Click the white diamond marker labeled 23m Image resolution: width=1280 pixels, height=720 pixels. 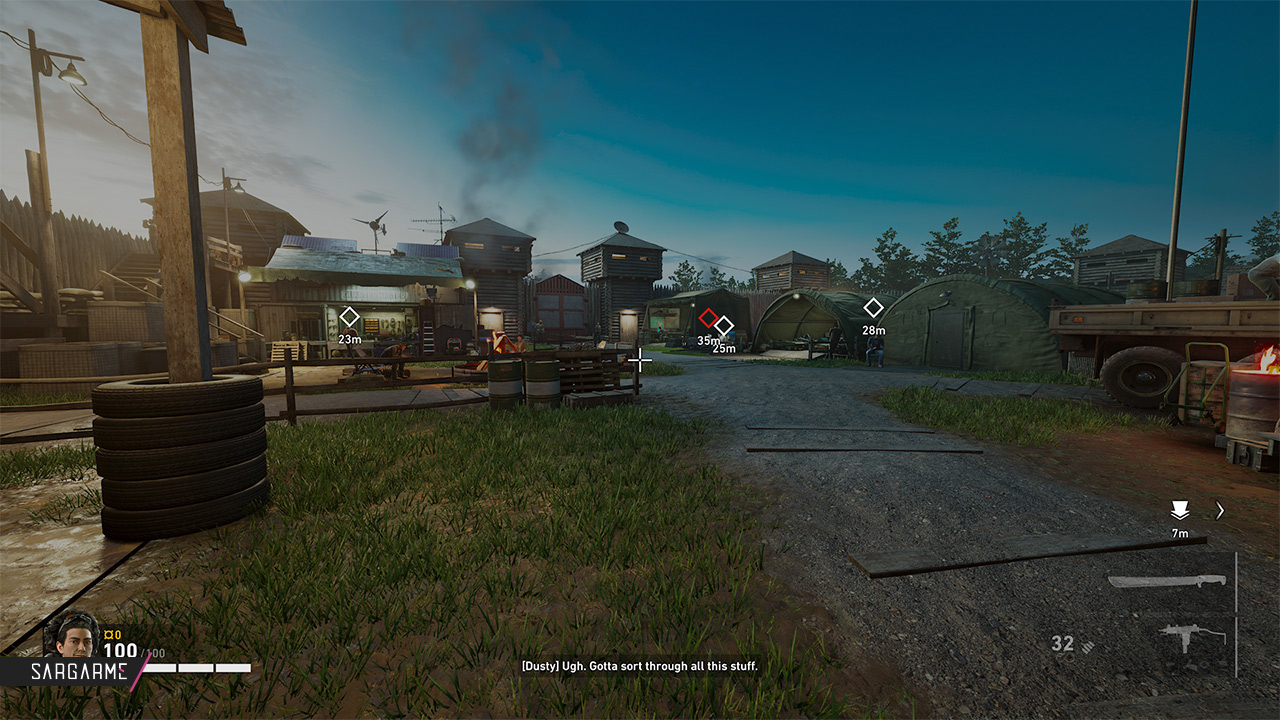coord(349,317)
